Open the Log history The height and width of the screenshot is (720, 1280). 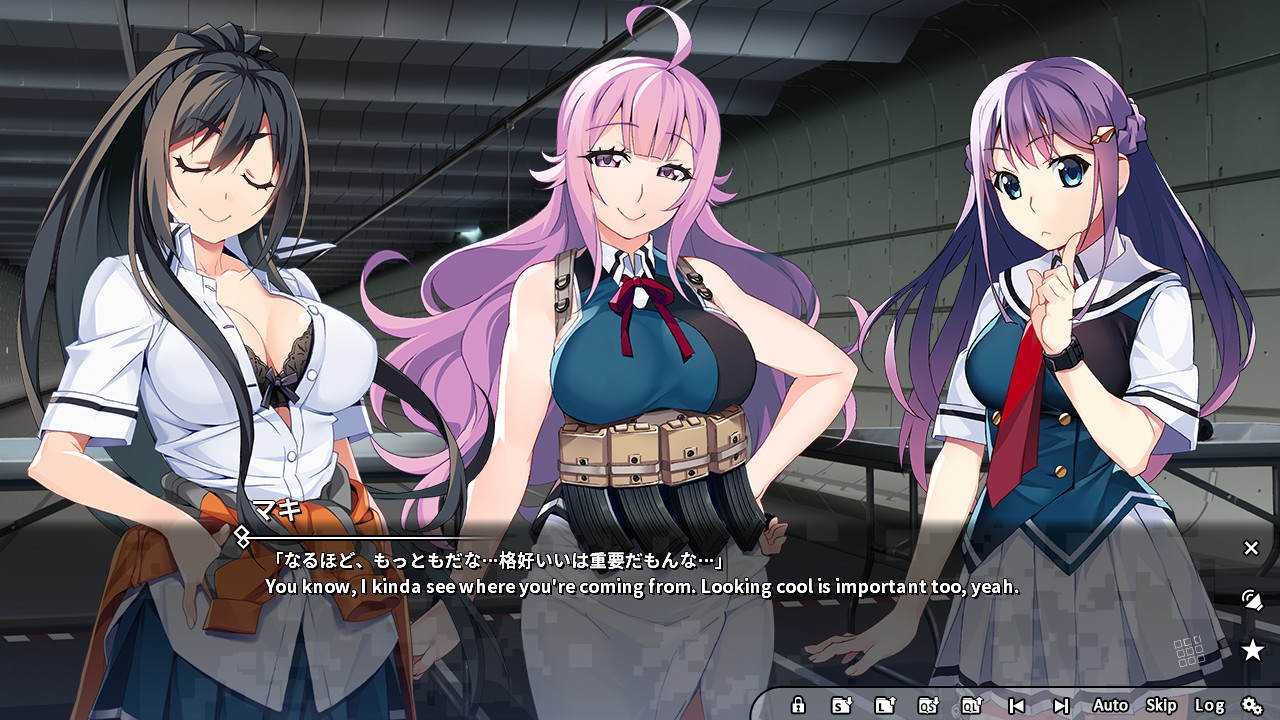(1210, 704)
